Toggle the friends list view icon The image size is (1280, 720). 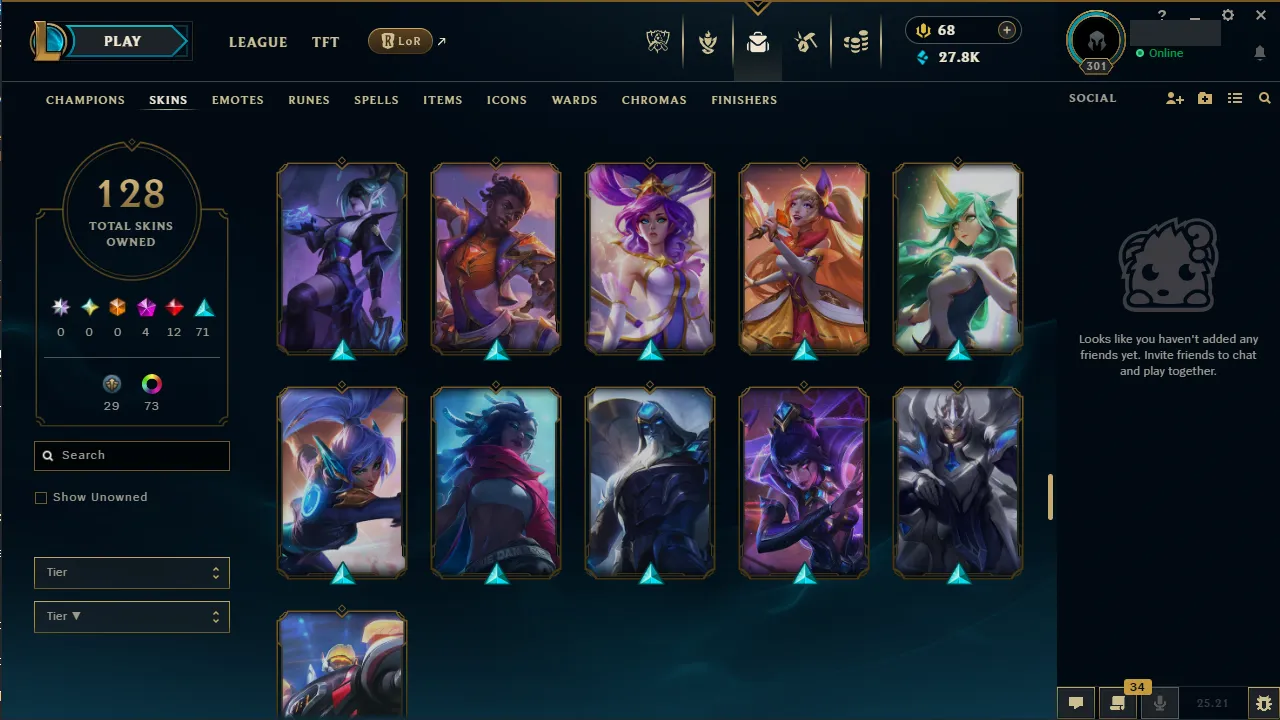tap(1235, 98)
